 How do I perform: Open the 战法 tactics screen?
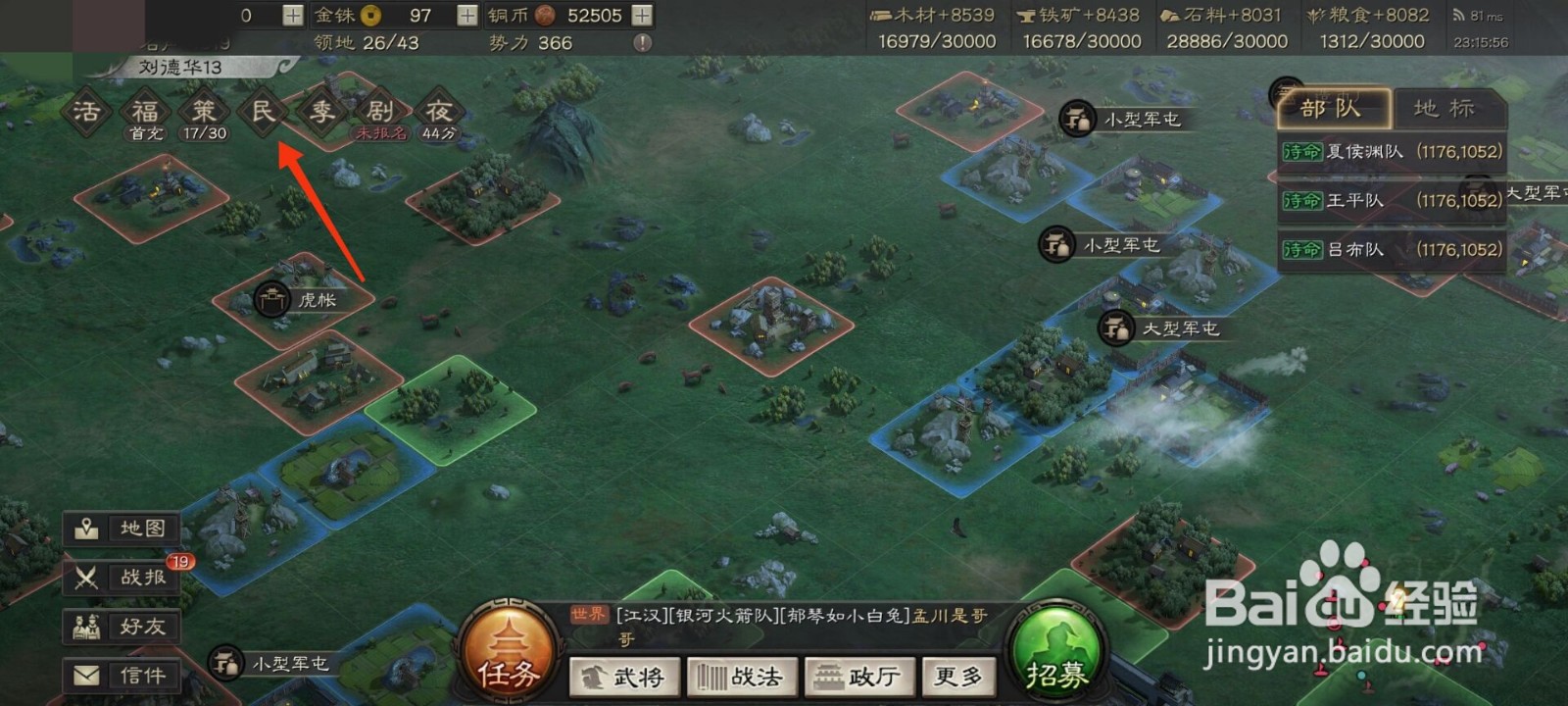[x=742, y=677]
